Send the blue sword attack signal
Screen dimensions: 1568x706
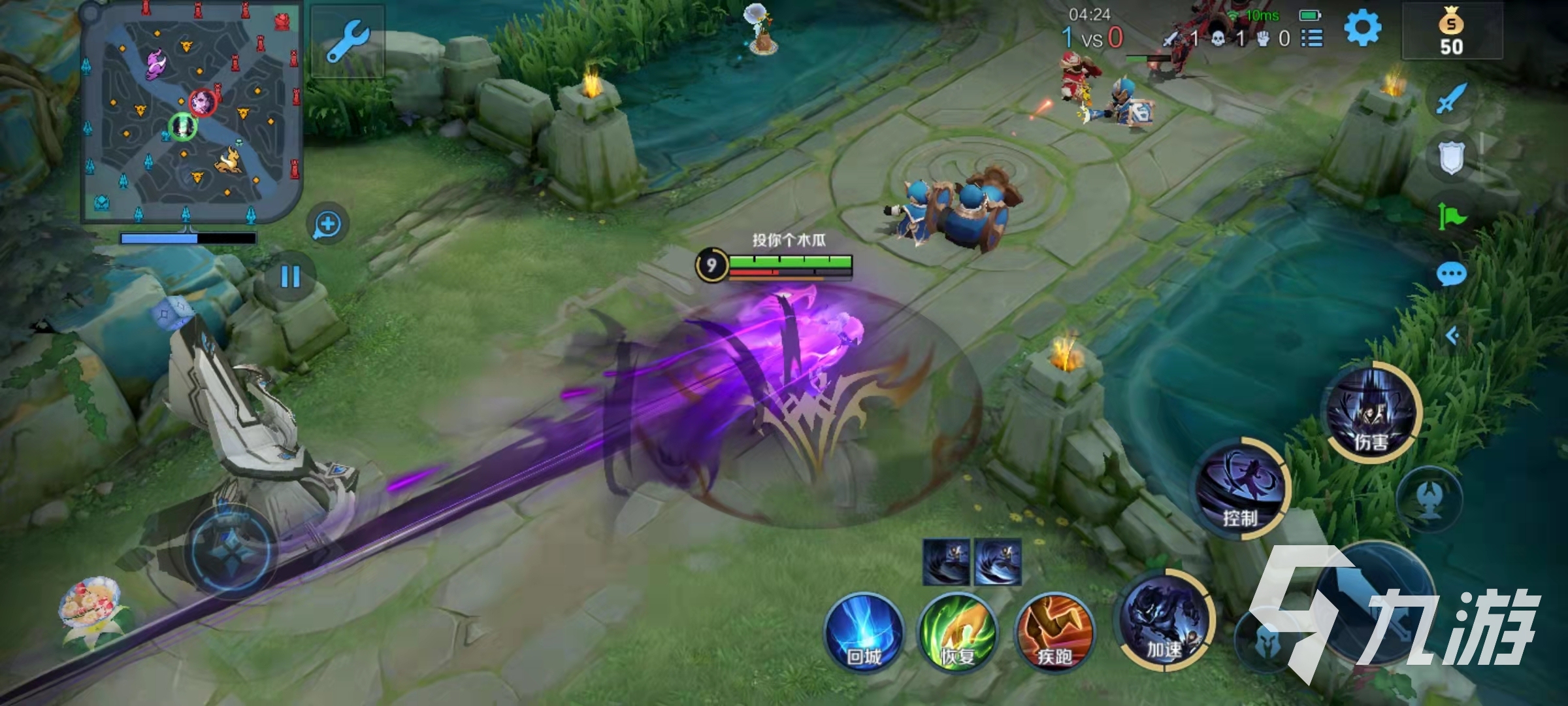coord(1451,99)
